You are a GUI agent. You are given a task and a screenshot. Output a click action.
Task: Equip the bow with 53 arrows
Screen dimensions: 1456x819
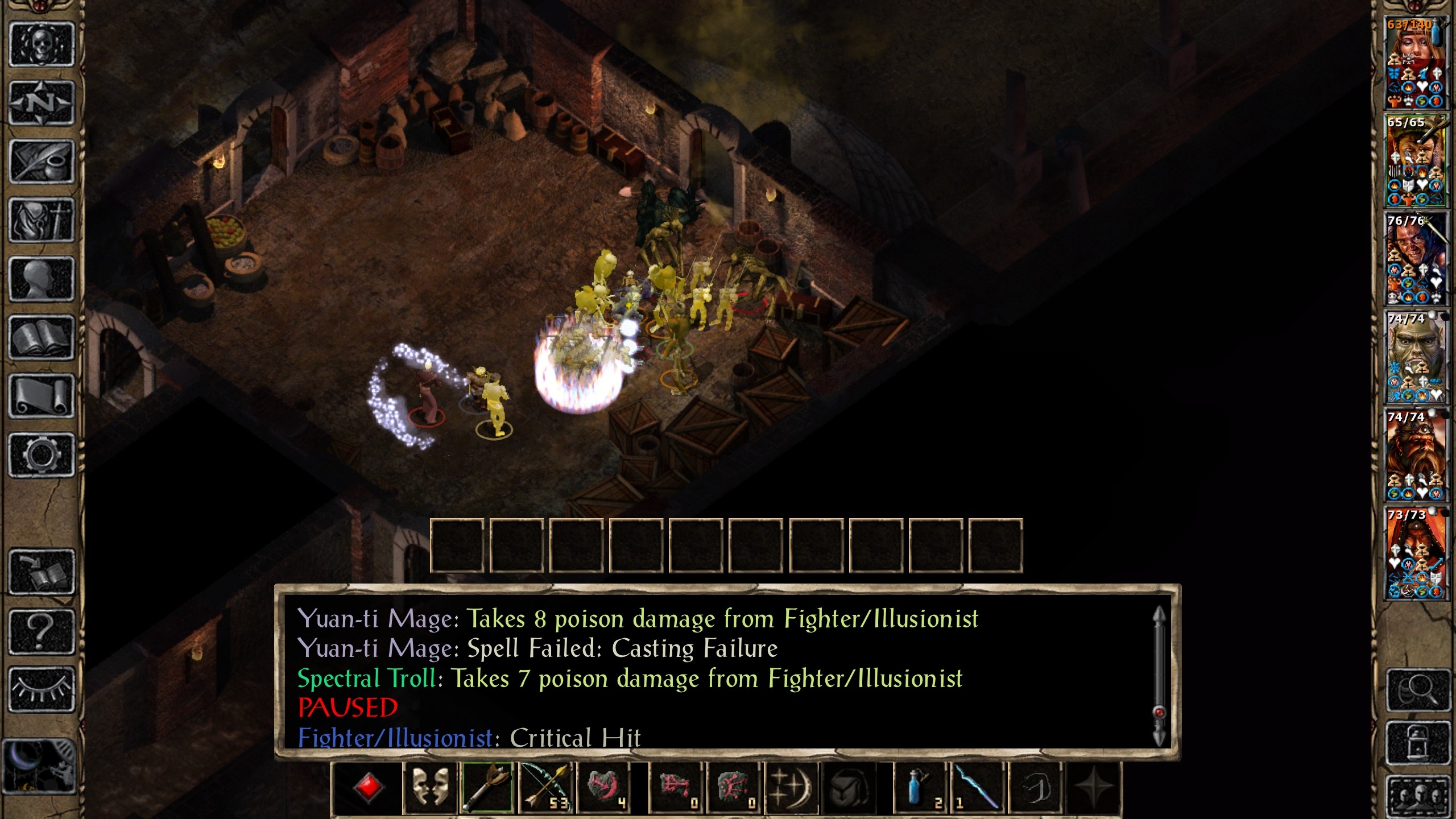coord(547,787)
